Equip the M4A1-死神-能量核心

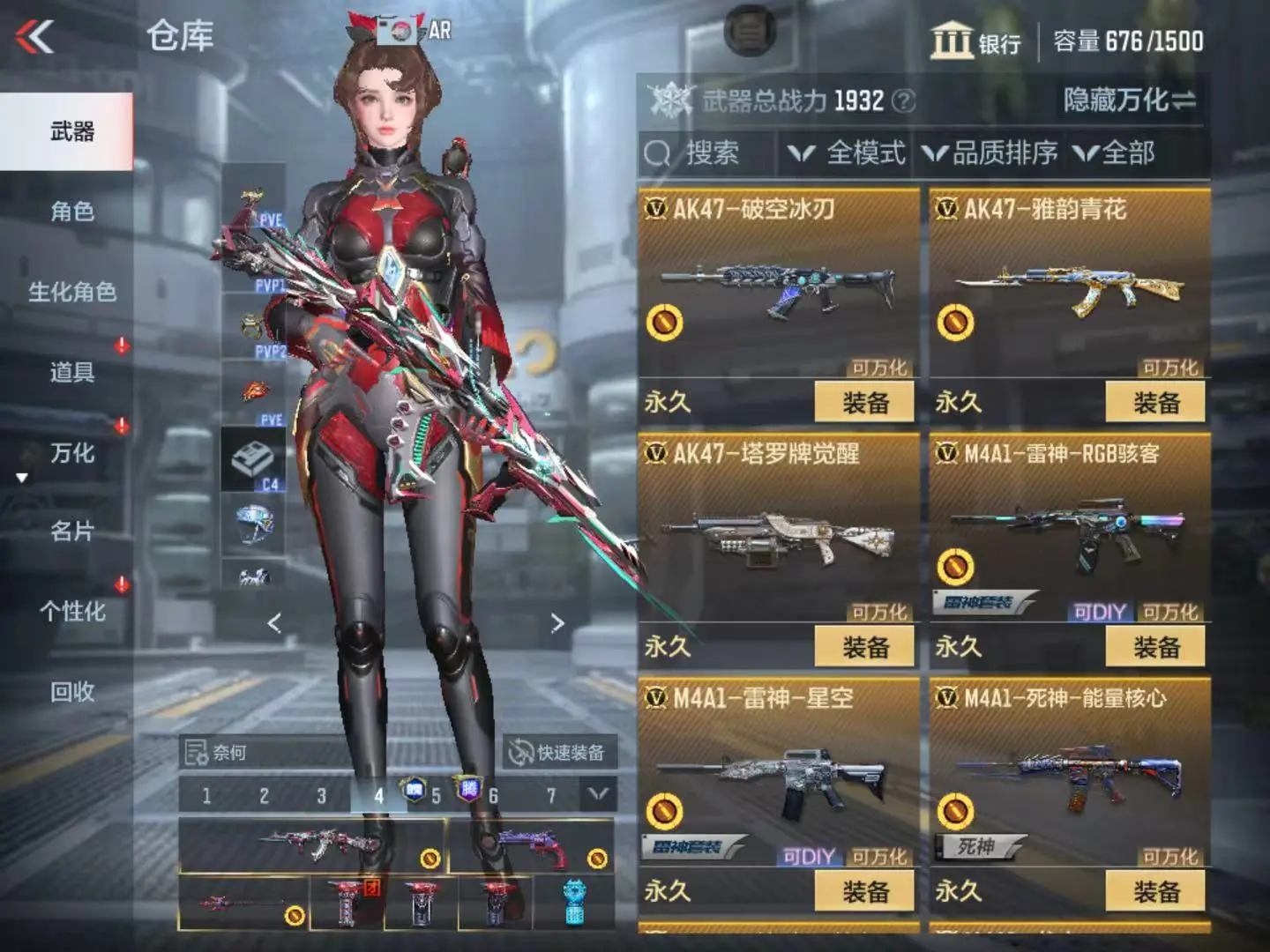pyautogui.click(x=1155, y=892)
